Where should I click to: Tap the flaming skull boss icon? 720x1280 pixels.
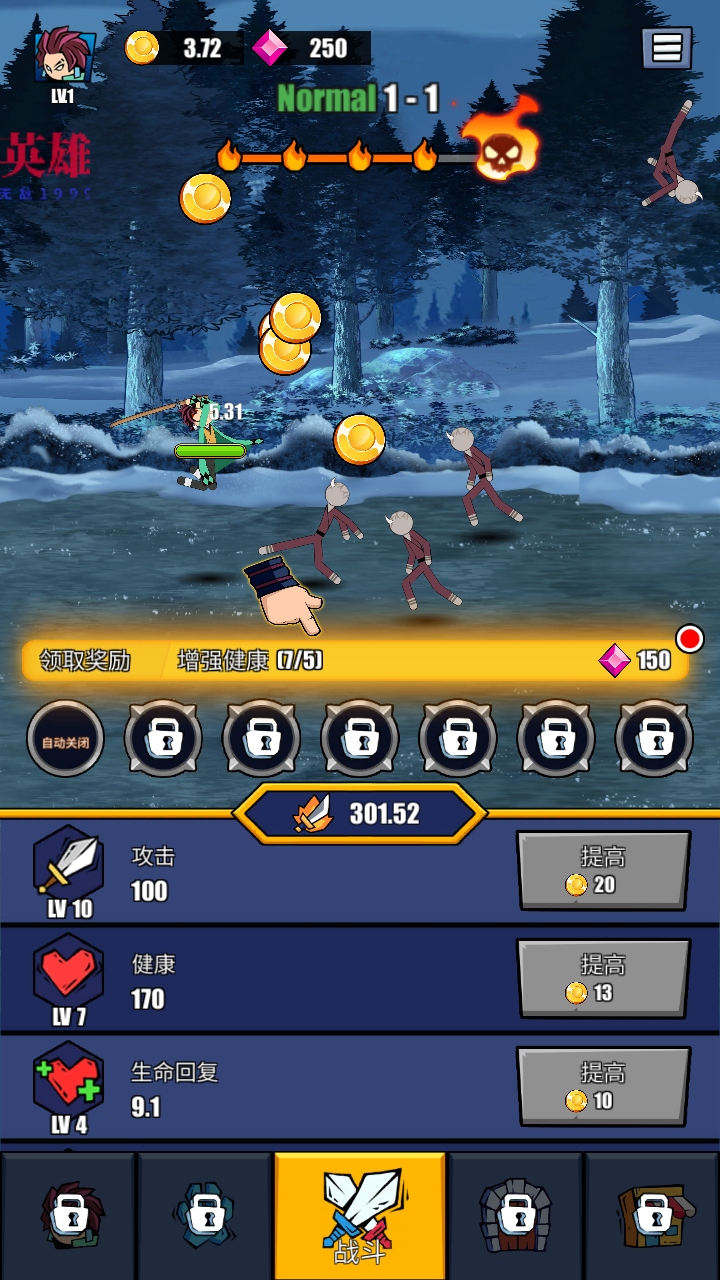point(502,142)
